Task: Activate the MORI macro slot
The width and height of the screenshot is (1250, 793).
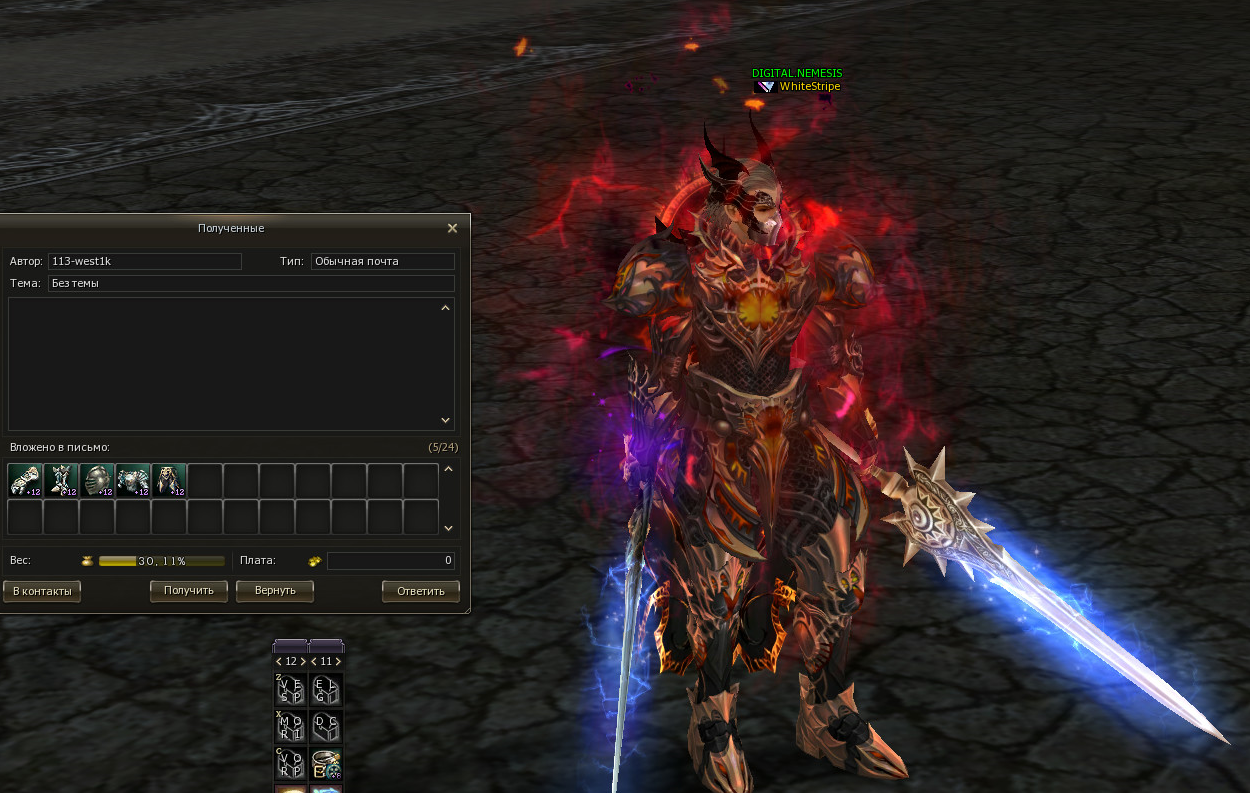Action: click(x=291, y=727)
